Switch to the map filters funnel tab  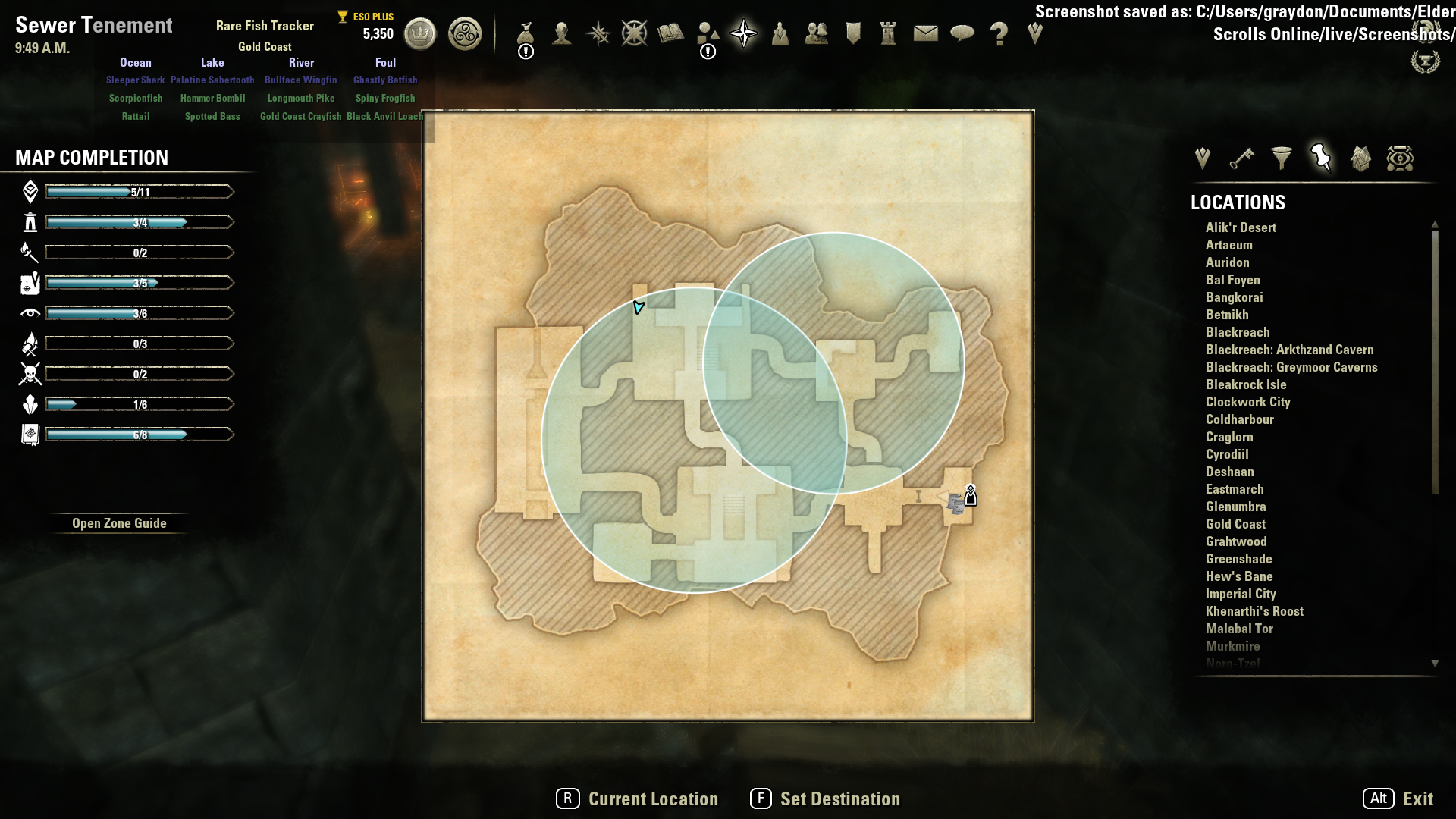(x=1282, y=158)
